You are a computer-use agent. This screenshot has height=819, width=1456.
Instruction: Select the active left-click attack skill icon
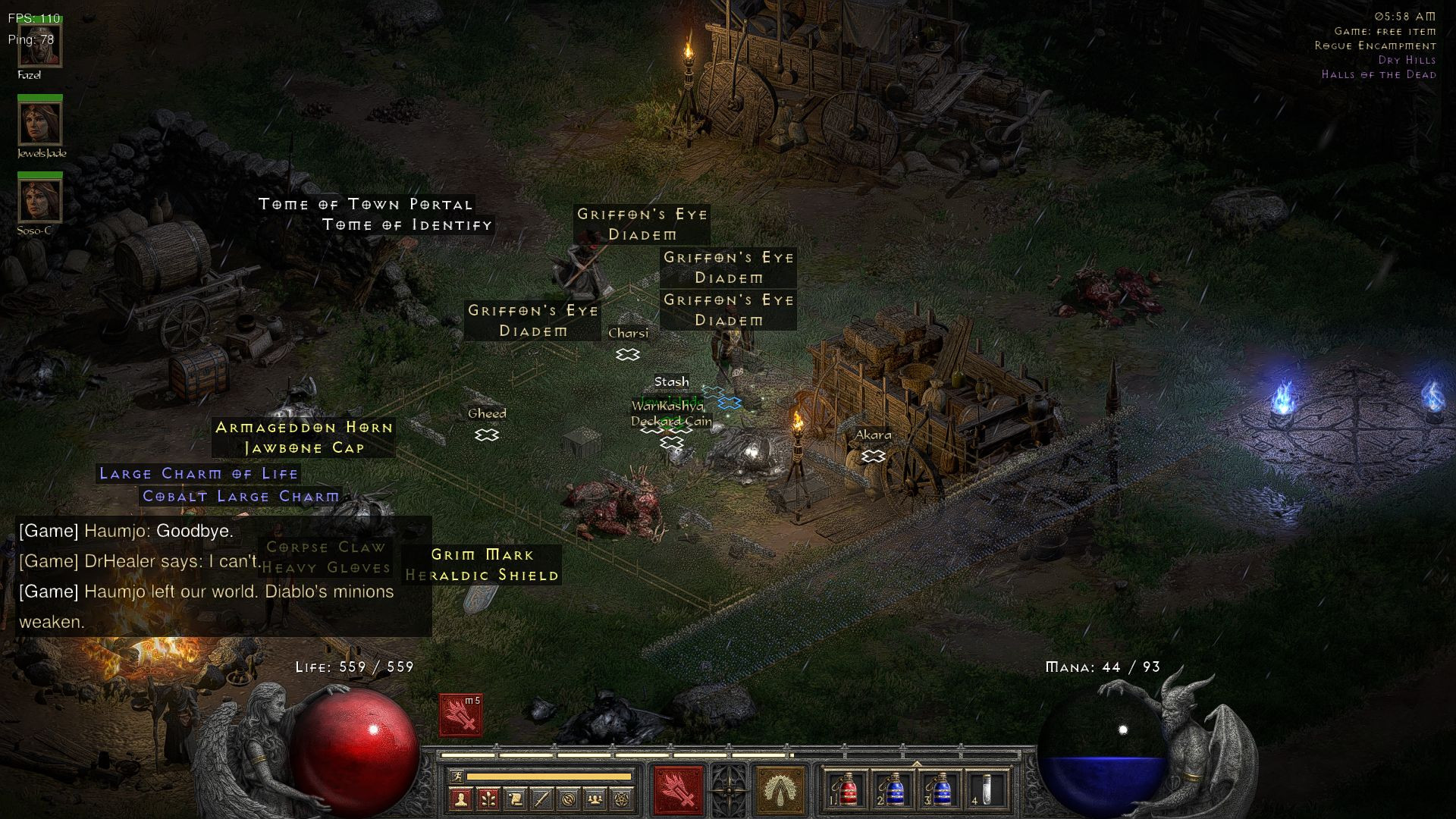click(x=676, y=789)
